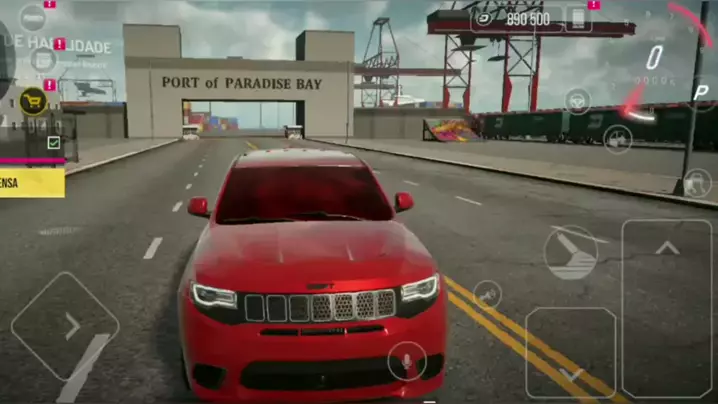
Task: Open the car icon button near the speedometer
Action: 617,139
